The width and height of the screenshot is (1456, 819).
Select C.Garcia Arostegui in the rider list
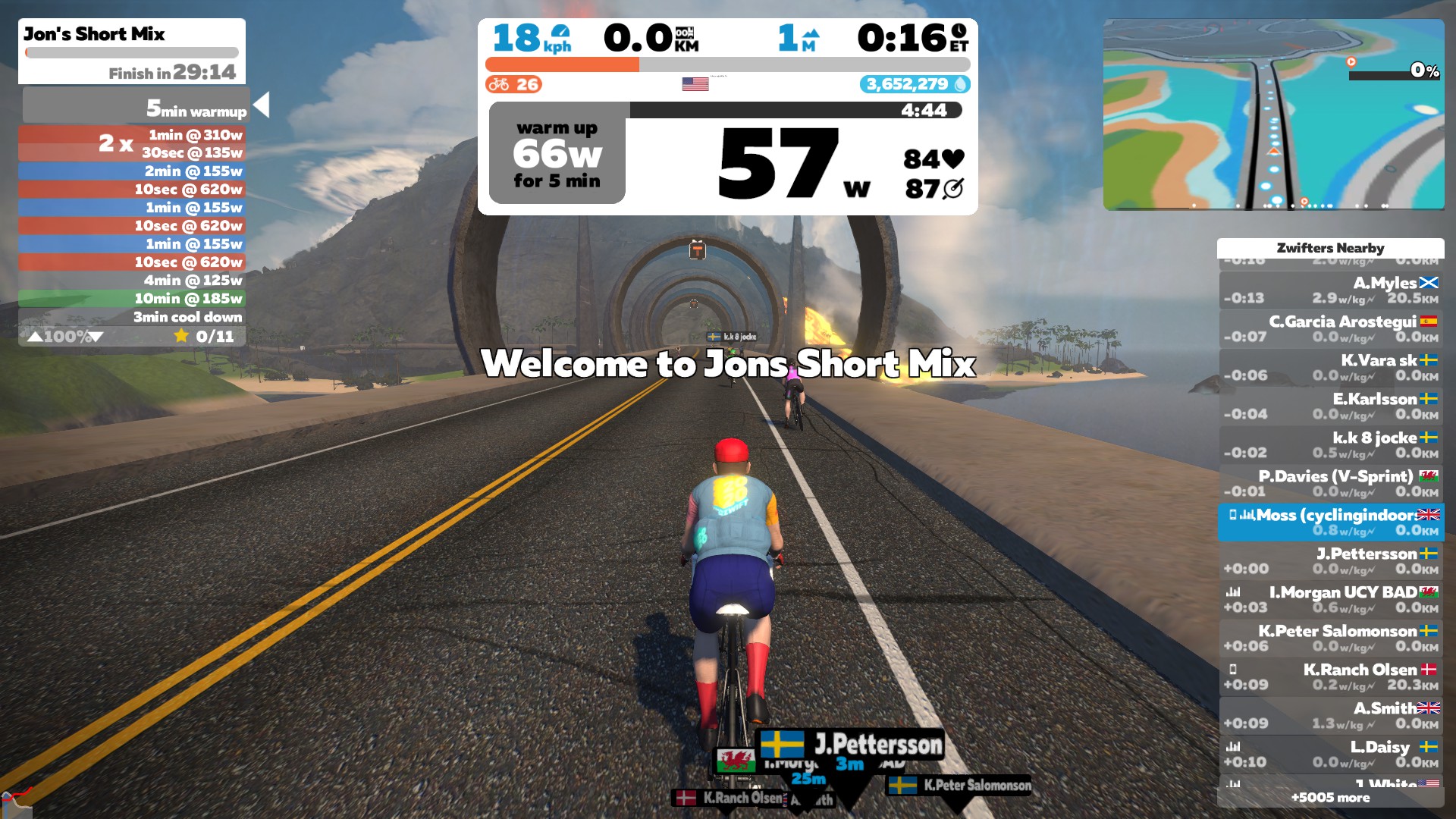[x=1331, y=329]
